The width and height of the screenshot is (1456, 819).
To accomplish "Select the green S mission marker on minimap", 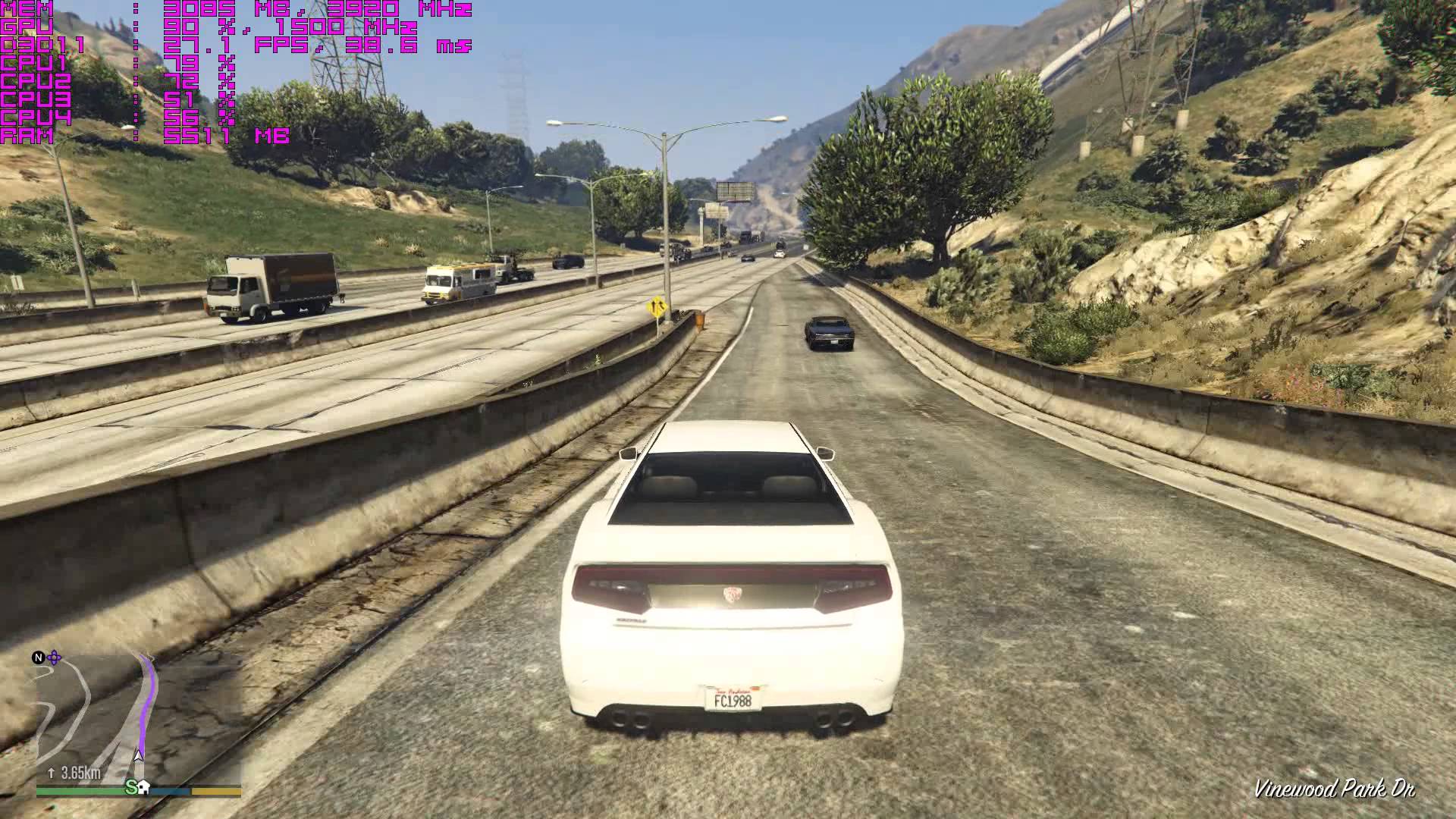I will coord(130,788).
